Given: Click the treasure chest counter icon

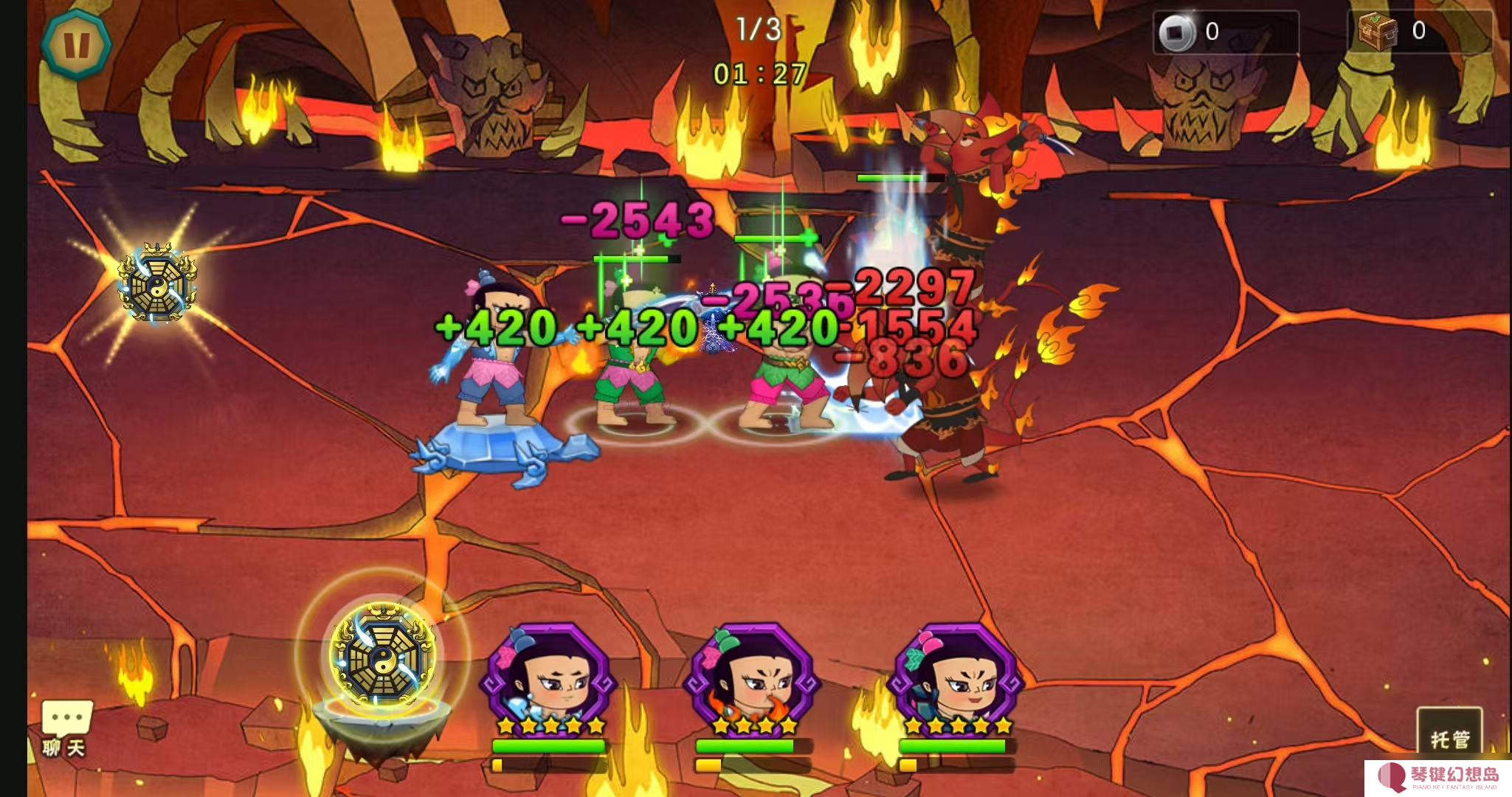Looking at the screenshot, I should point(1377,31).
